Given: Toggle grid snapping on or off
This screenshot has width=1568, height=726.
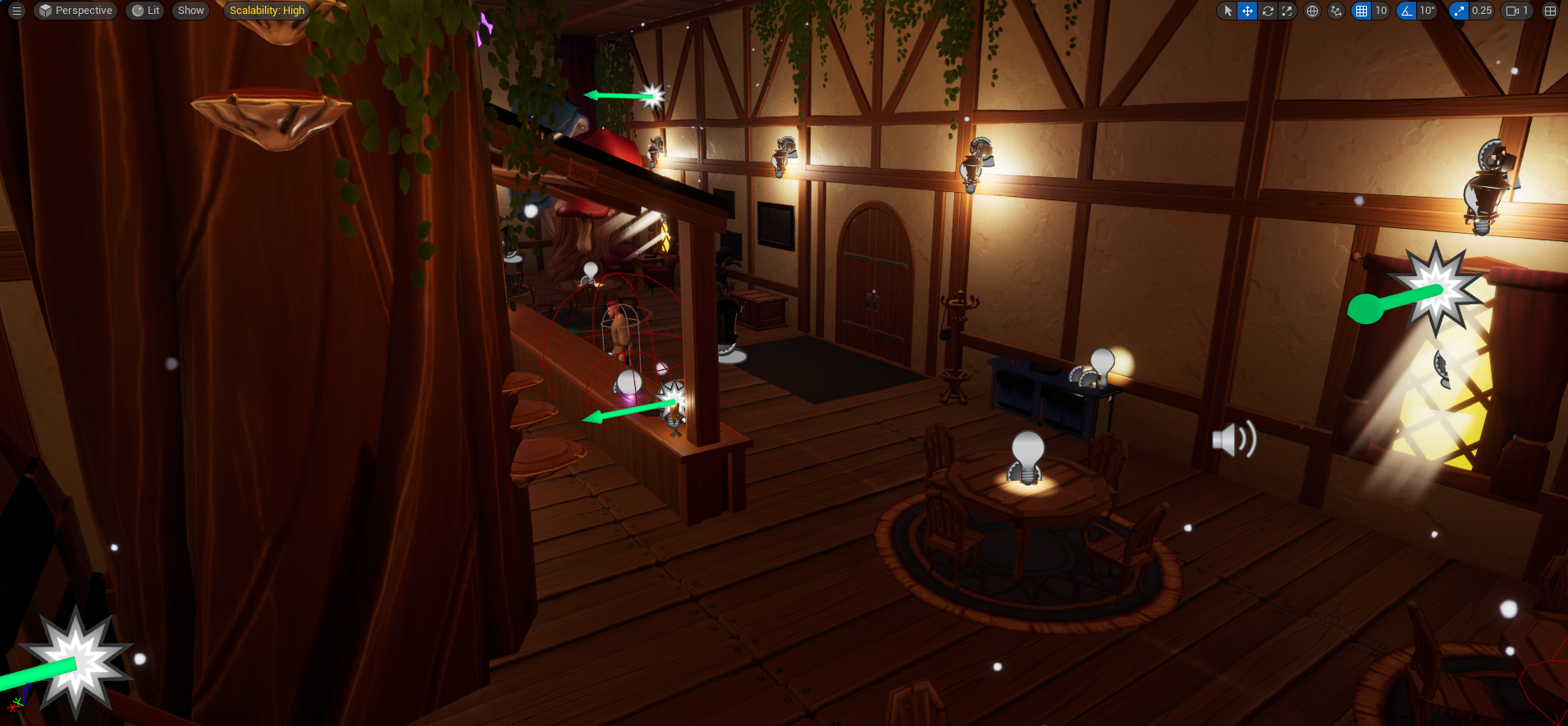Looking at the screenshot, I should (1364, 11).
